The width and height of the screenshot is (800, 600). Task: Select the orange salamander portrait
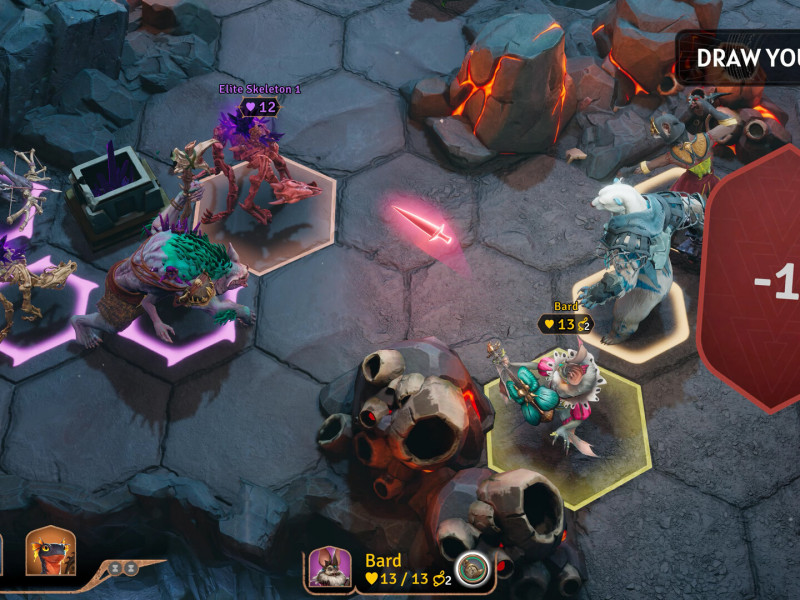(50, 551)
